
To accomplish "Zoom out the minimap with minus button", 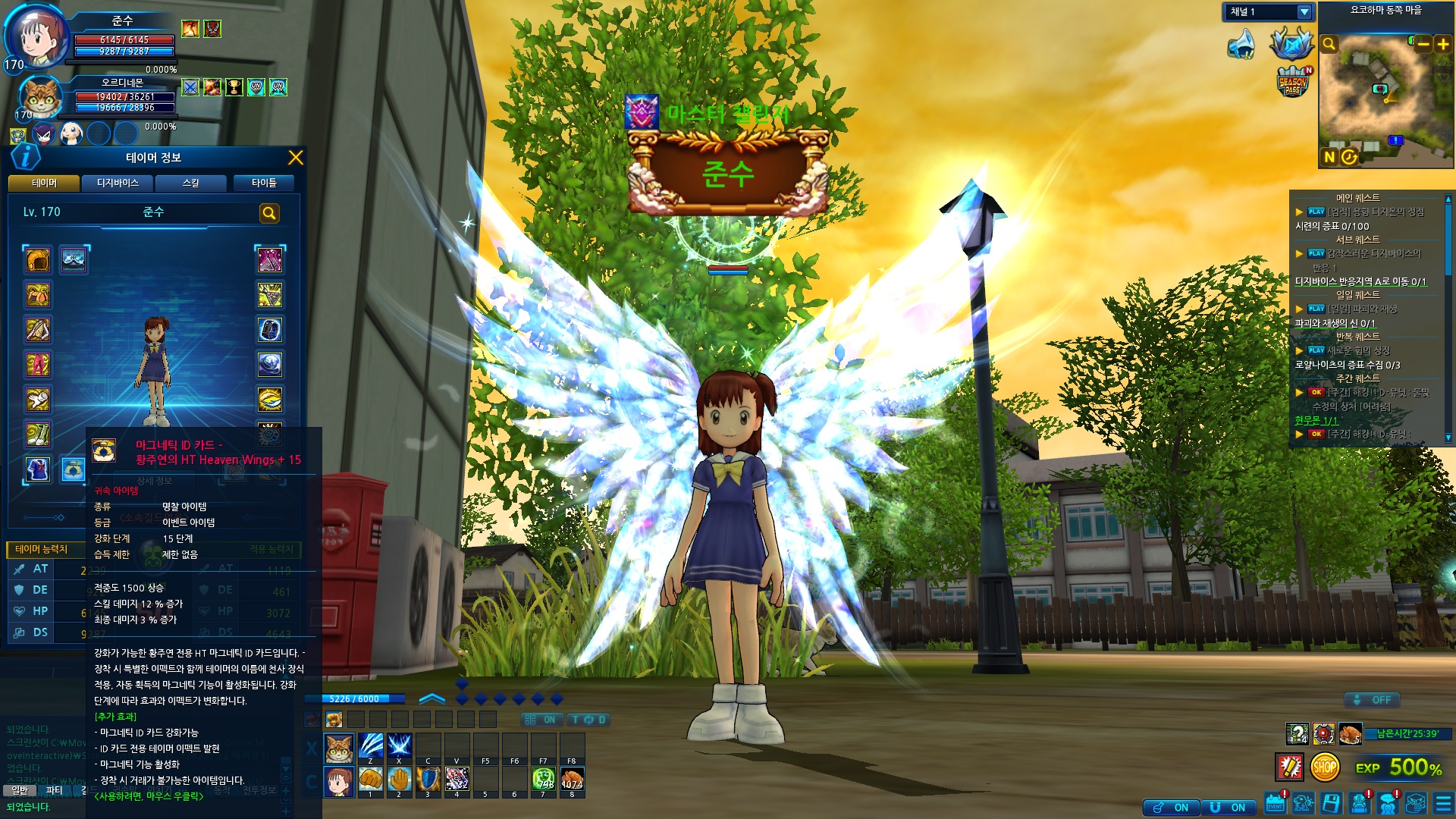I will click(1423, 45).
